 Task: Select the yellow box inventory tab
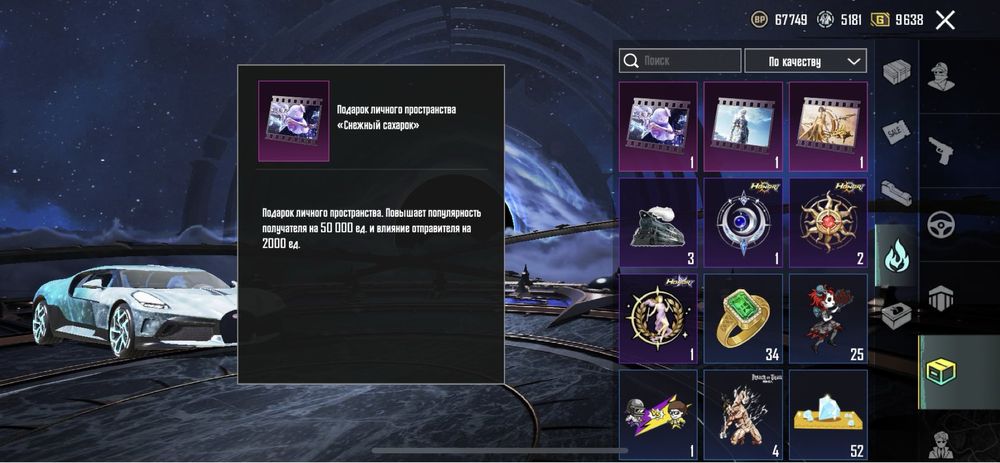941,372
